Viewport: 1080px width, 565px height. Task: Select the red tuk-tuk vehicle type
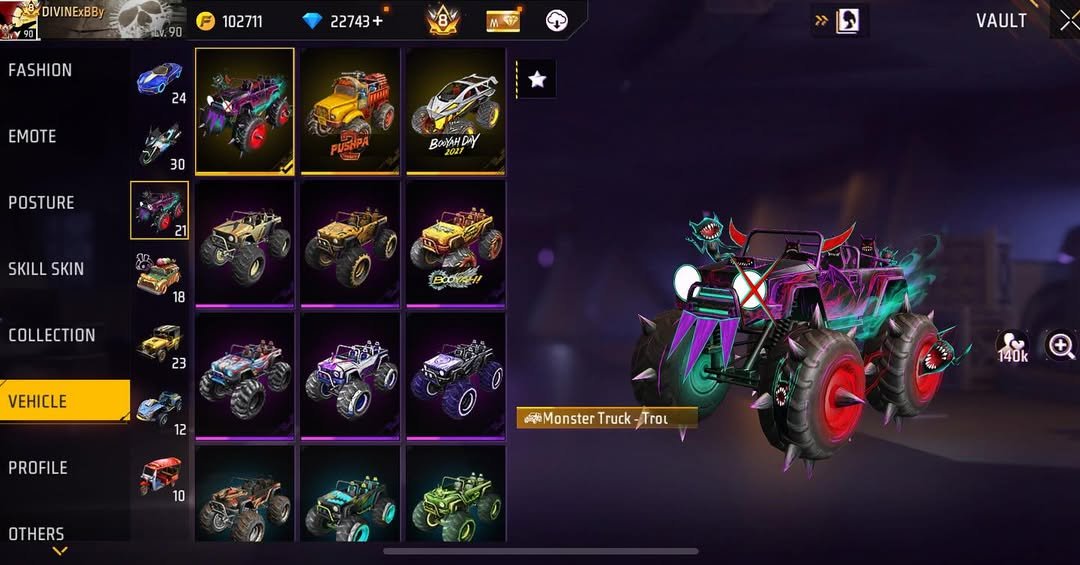[x=160, y=476]
